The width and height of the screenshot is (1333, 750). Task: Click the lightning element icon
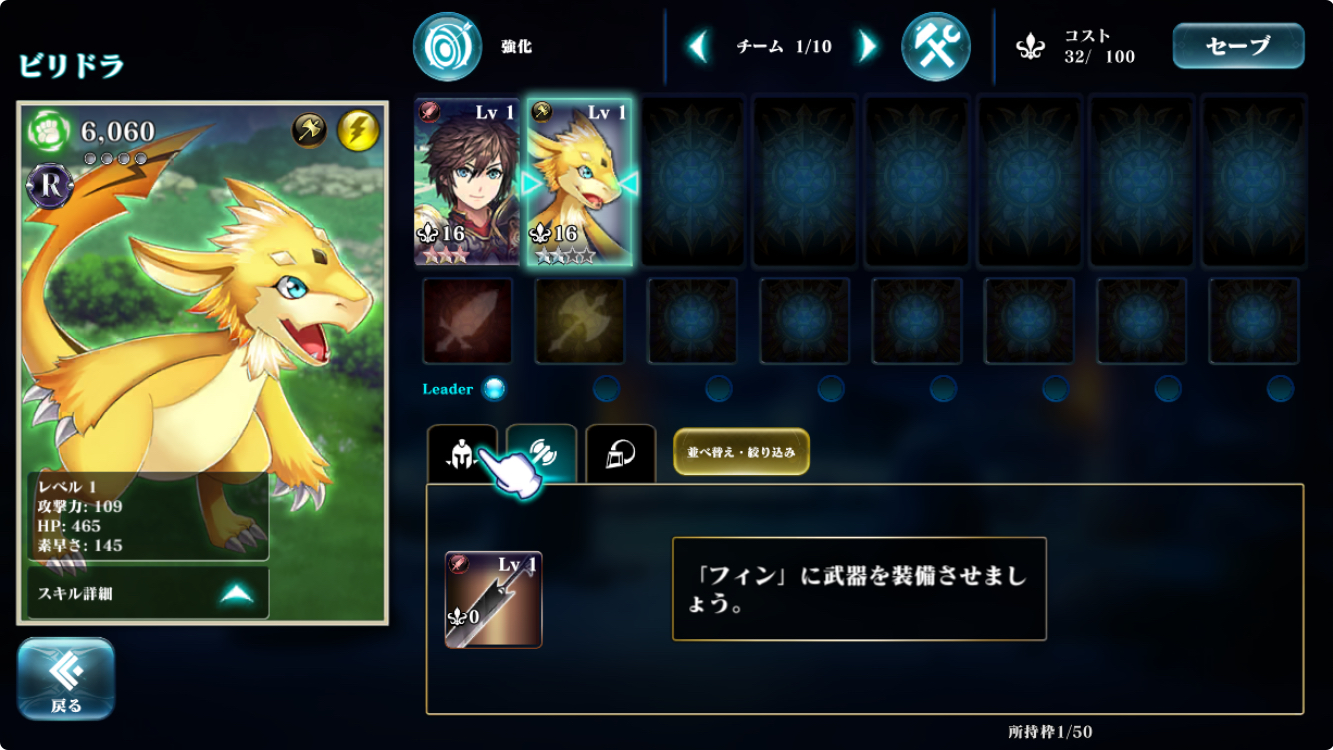tap(357, 130)
